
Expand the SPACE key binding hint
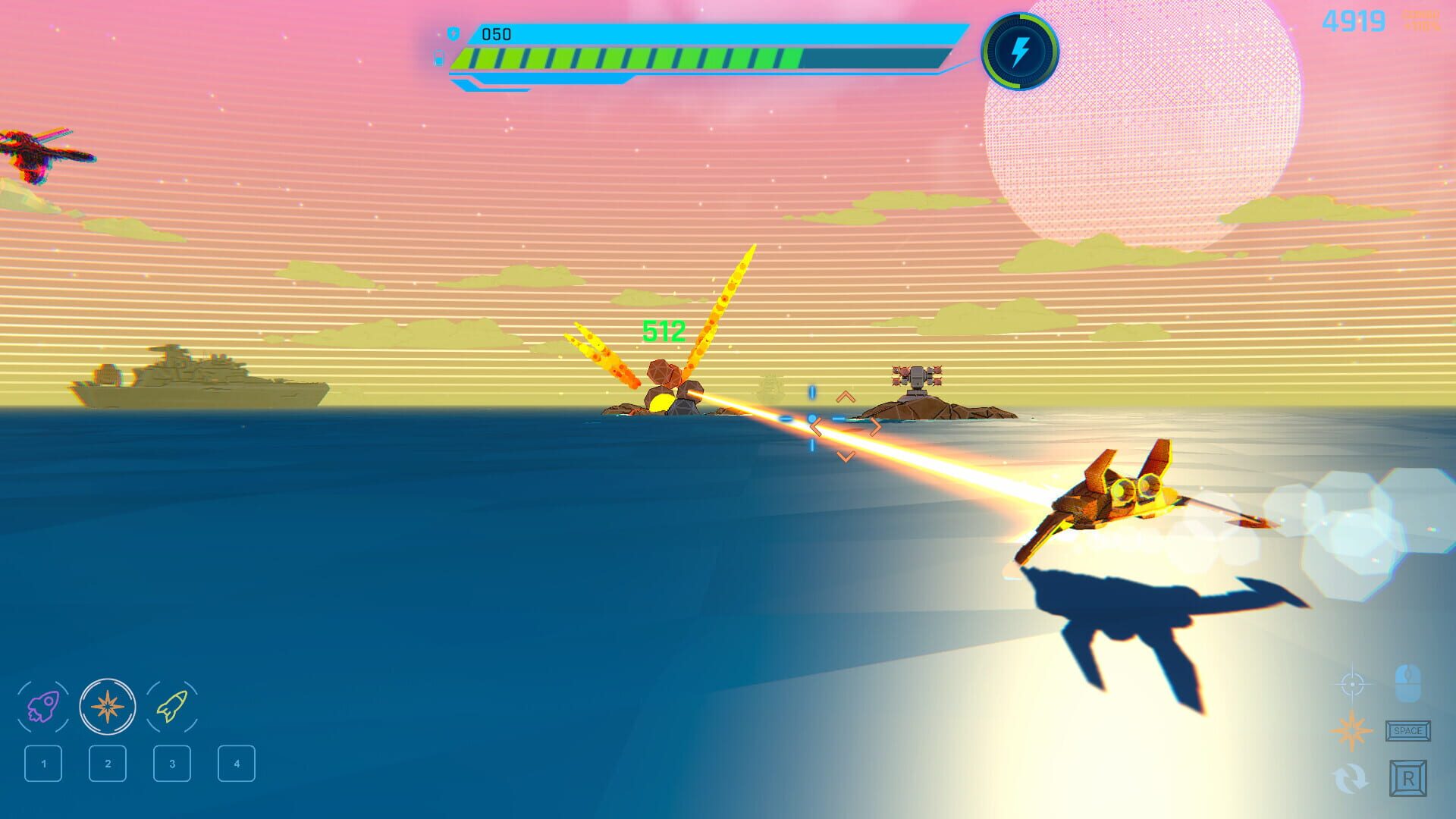(x=1407, y=731)
